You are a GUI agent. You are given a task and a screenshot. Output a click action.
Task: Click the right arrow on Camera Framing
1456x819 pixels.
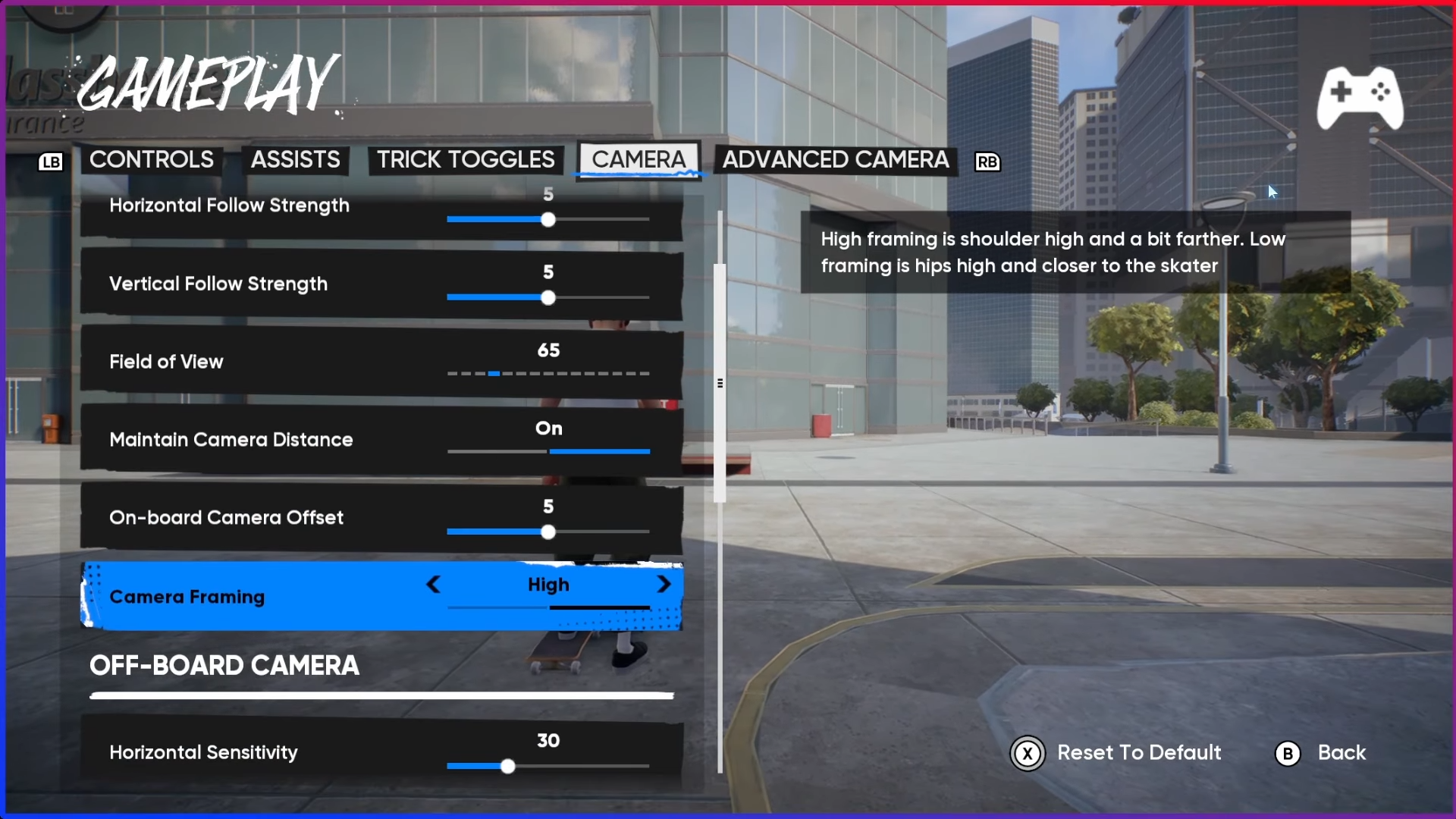pos(664,585)
